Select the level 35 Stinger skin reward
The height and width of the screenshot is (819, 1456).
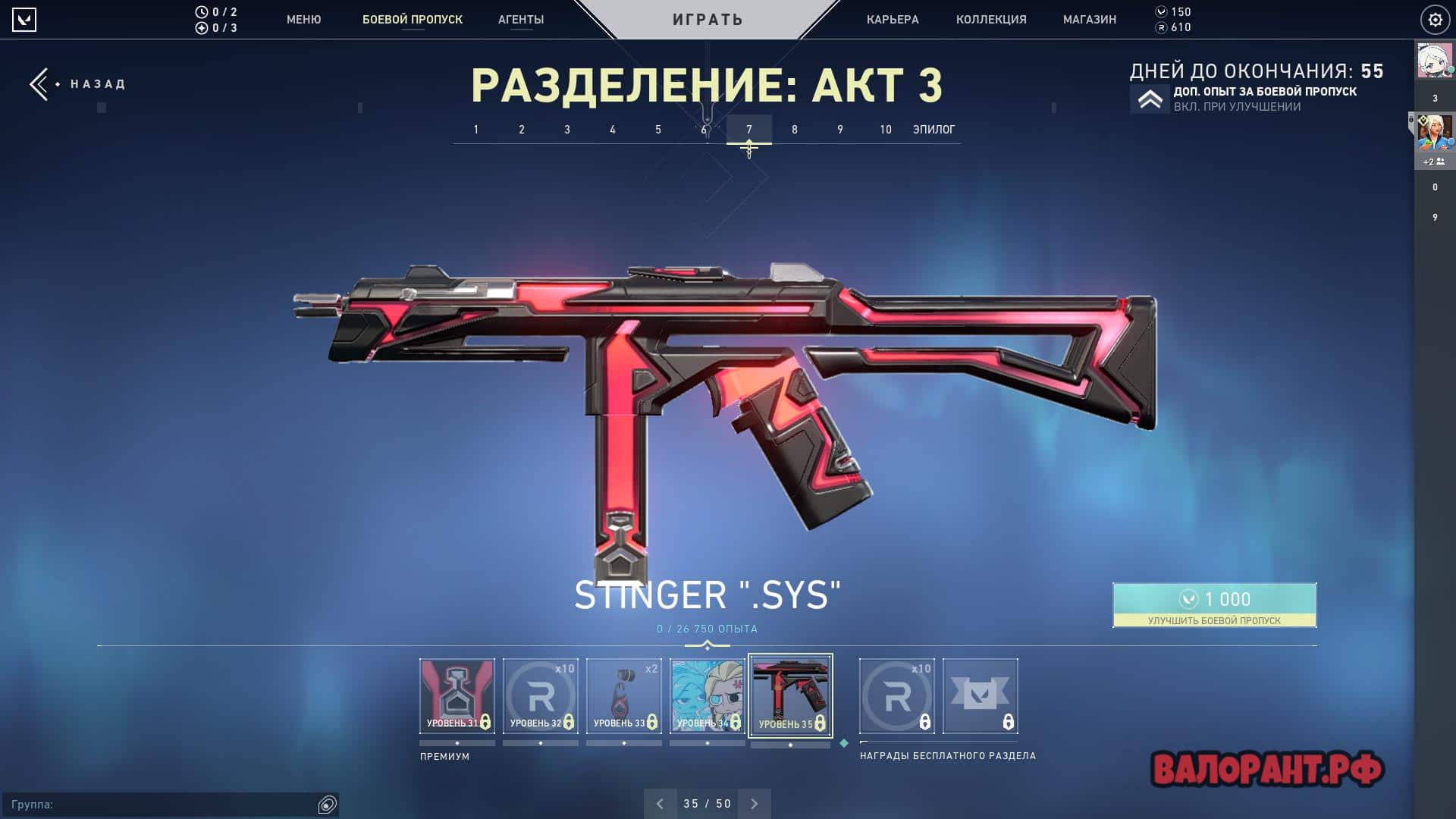click(790, 695)
